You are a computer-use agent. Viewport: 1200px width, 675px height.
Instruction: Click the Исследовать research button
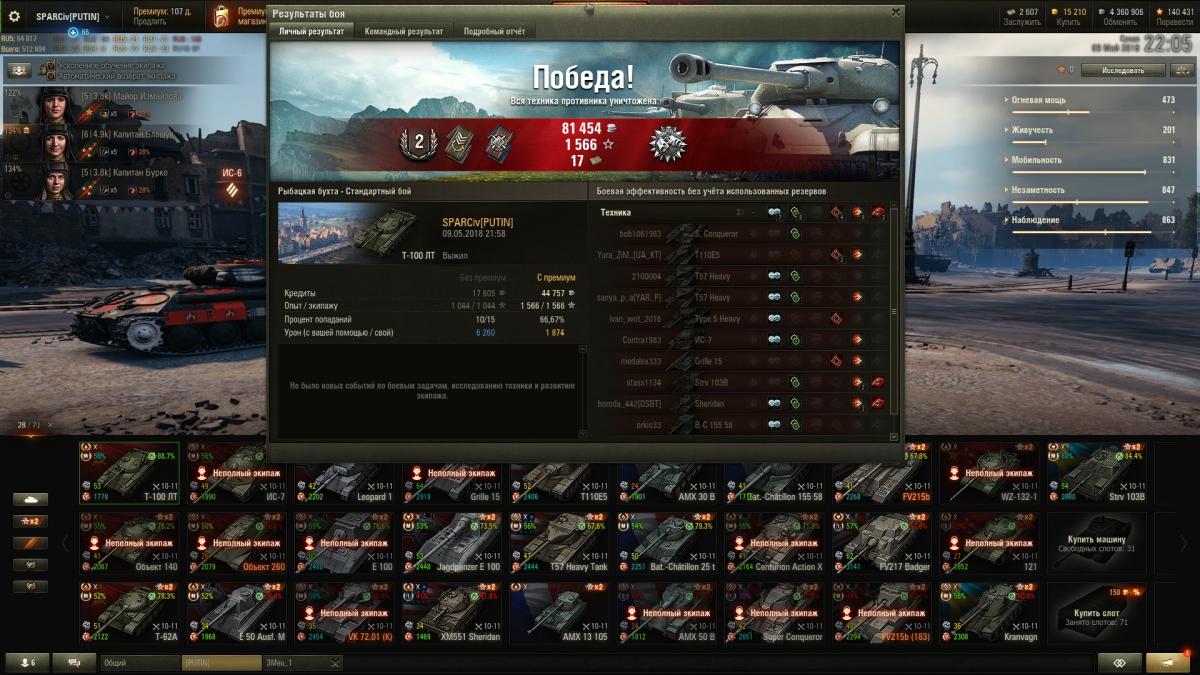[x=1123, y=70]
